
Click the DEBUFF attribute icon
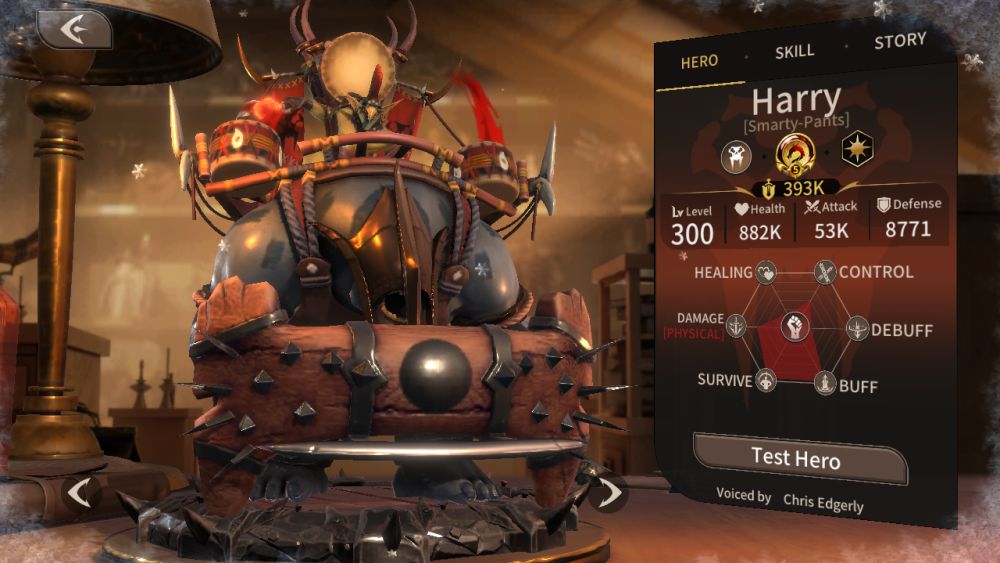858,328
